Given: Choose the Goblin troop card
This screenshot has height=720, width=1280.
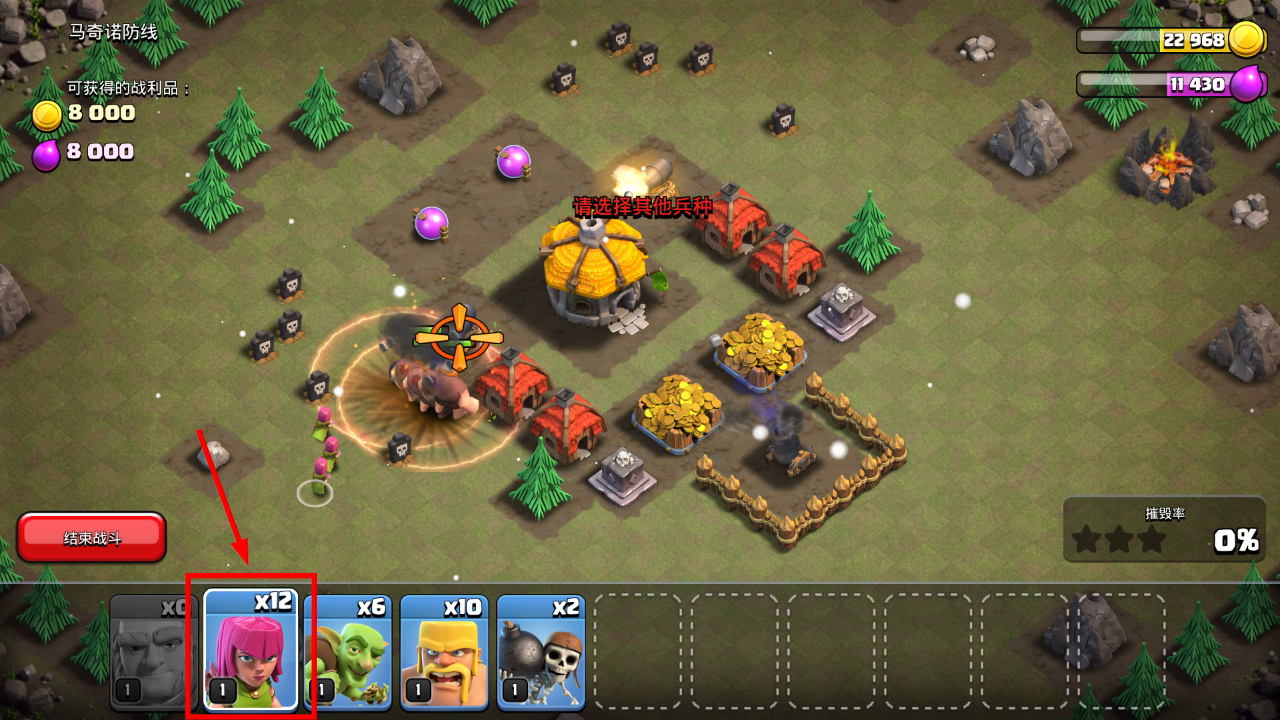Looking at the screenshot, I should click(350, 652).
